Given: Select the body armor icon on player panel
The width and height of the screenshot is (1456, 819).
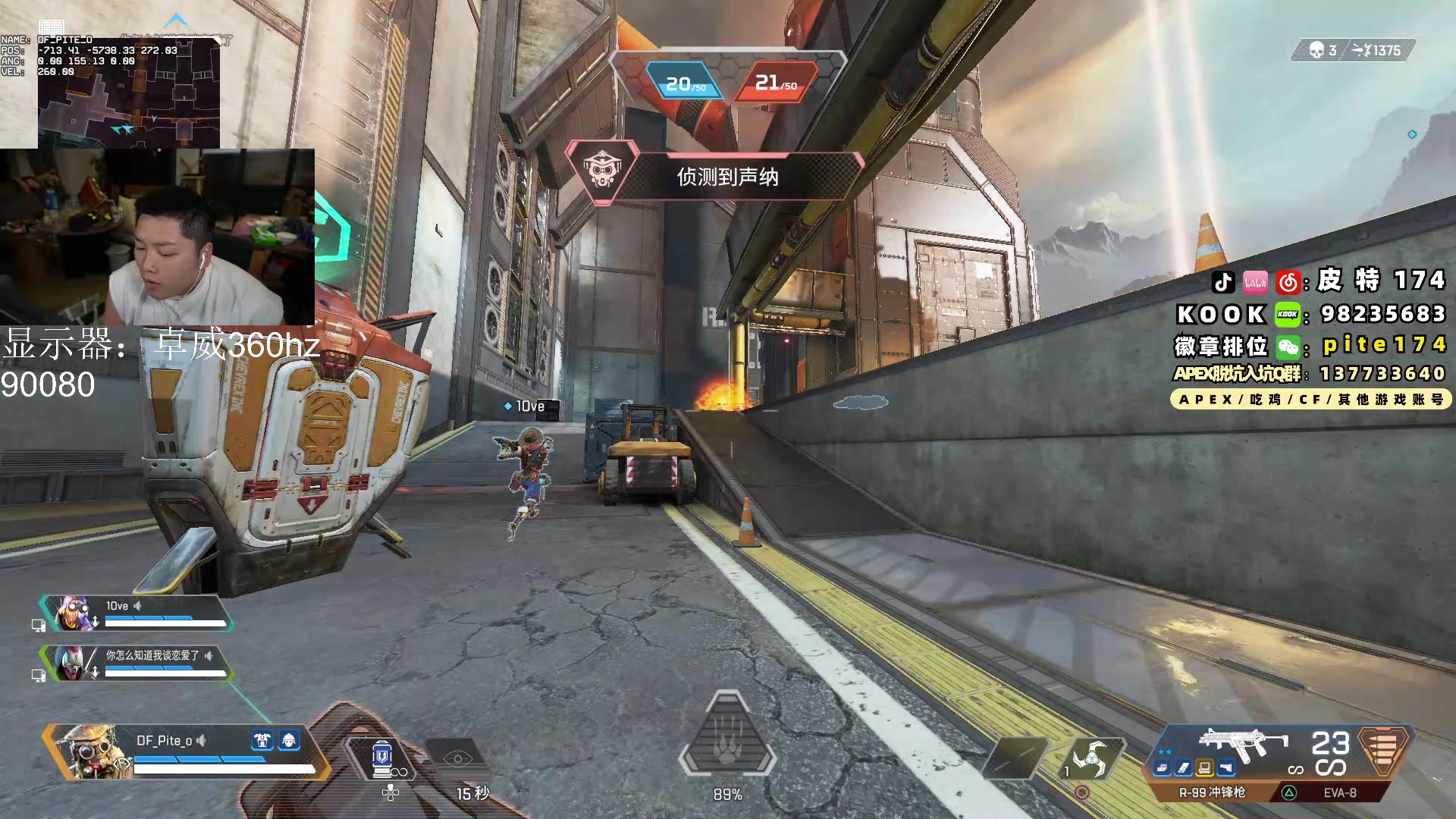Looking at the screenshot, I should [262, 740].
